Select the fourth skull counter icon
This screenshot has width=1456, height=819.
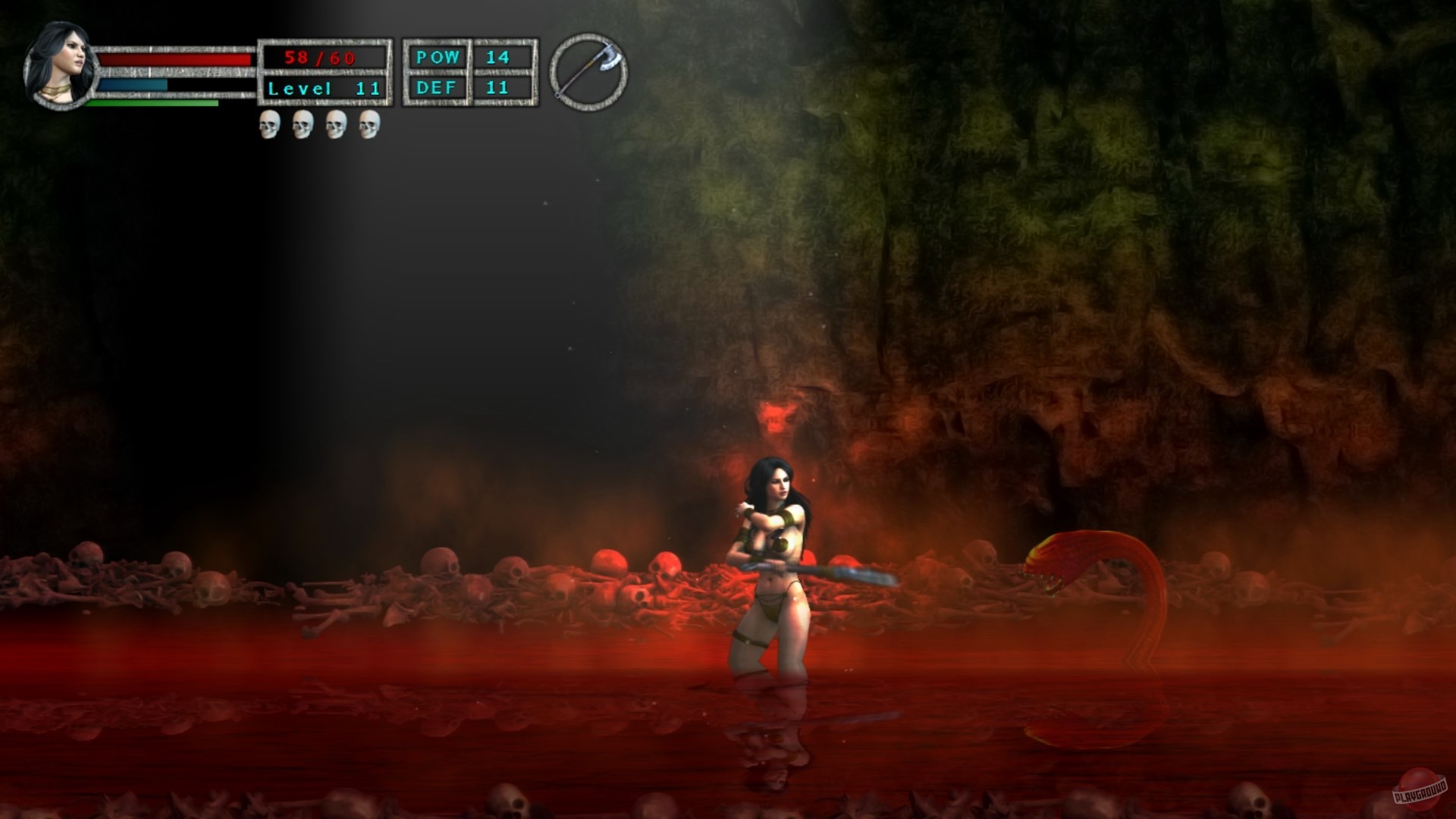coord(369,125)
